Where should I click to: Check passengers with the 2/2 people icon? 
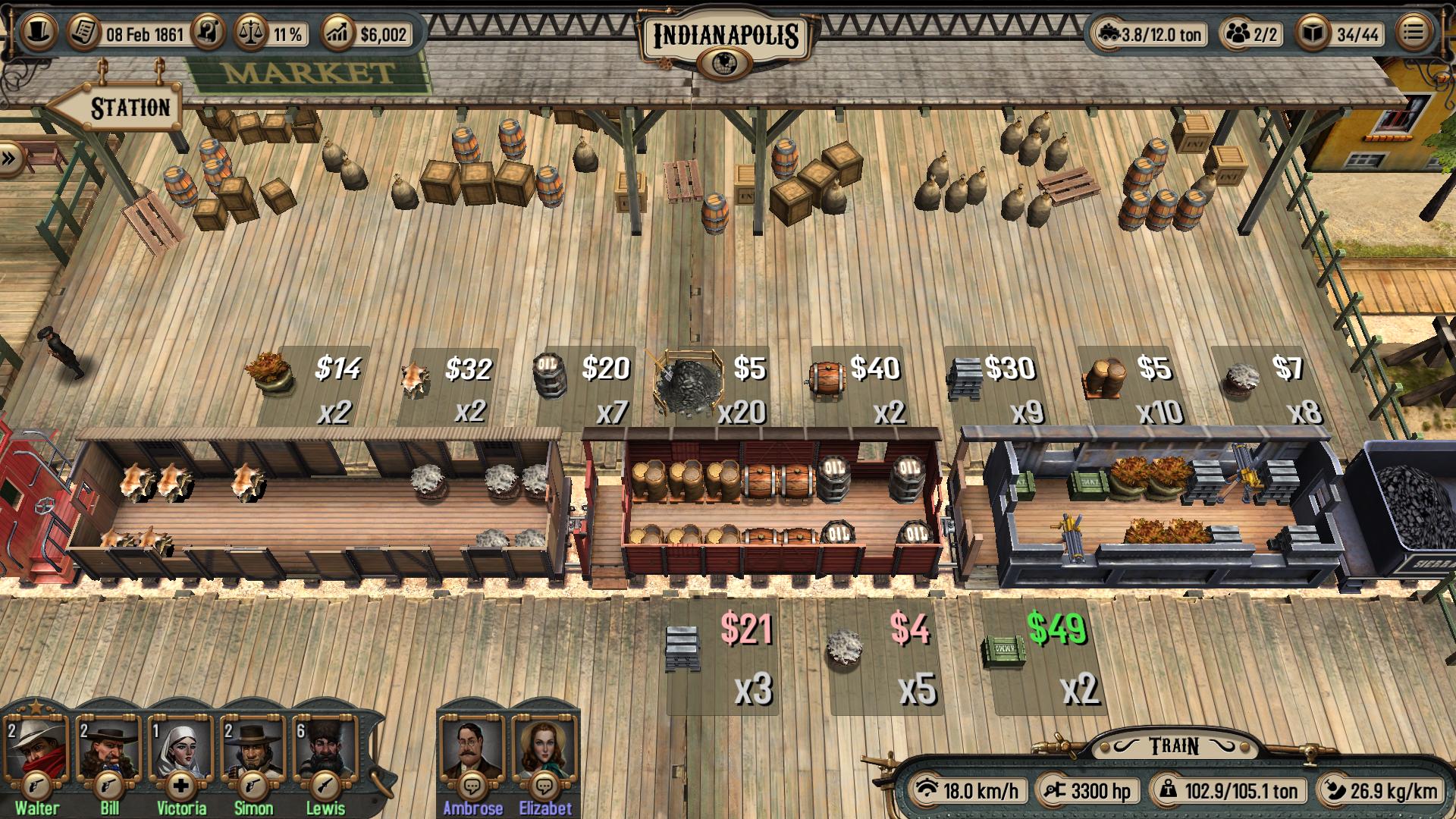pyautogui.click(x=1239, y=34)
